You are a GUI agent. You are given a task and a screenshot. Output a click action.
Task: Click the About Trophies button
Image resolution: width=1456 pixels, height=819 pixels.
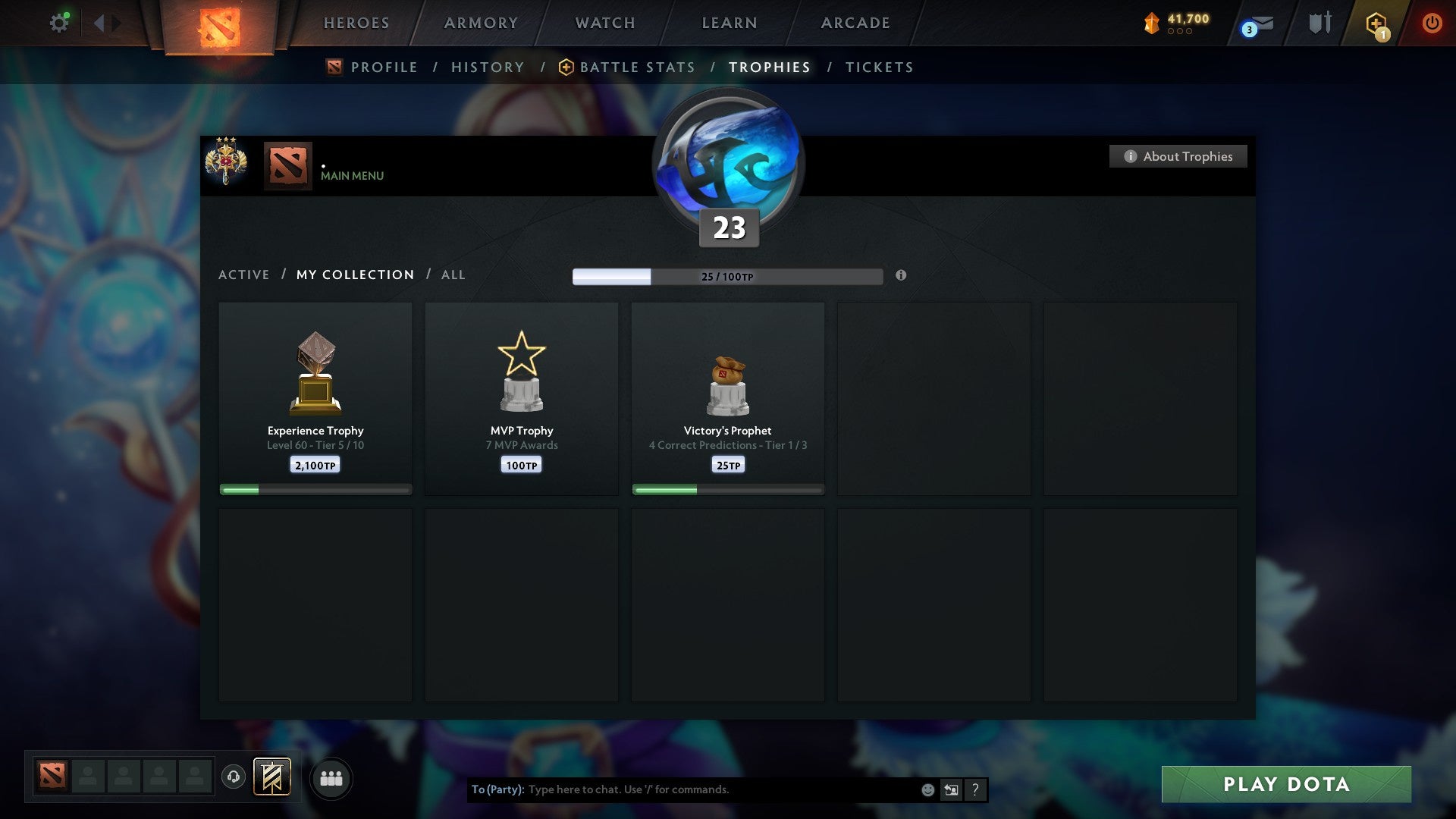[1178, 156]
